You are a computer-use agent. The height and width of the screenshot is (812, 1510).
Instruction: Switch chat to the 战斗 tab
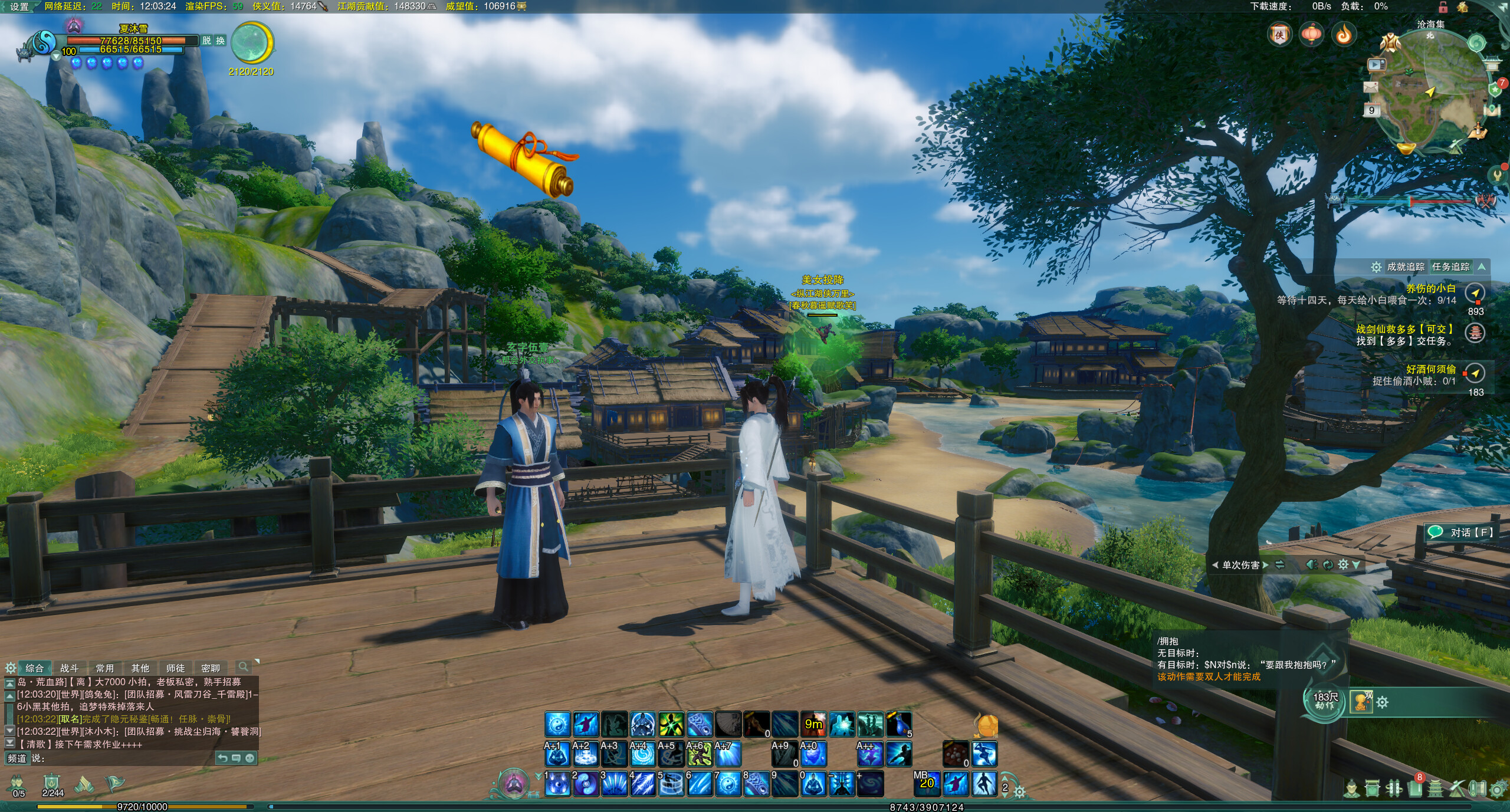(x=69, y=668)
